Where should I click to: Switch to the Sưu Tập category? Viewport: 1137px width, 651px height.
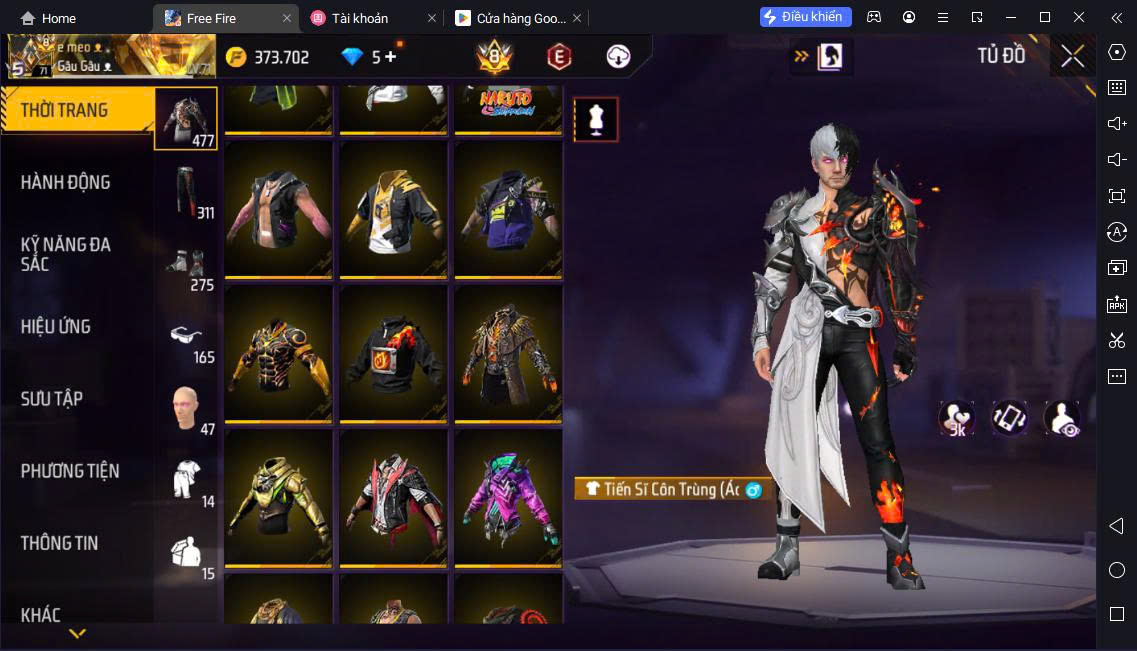coord(52,399)
